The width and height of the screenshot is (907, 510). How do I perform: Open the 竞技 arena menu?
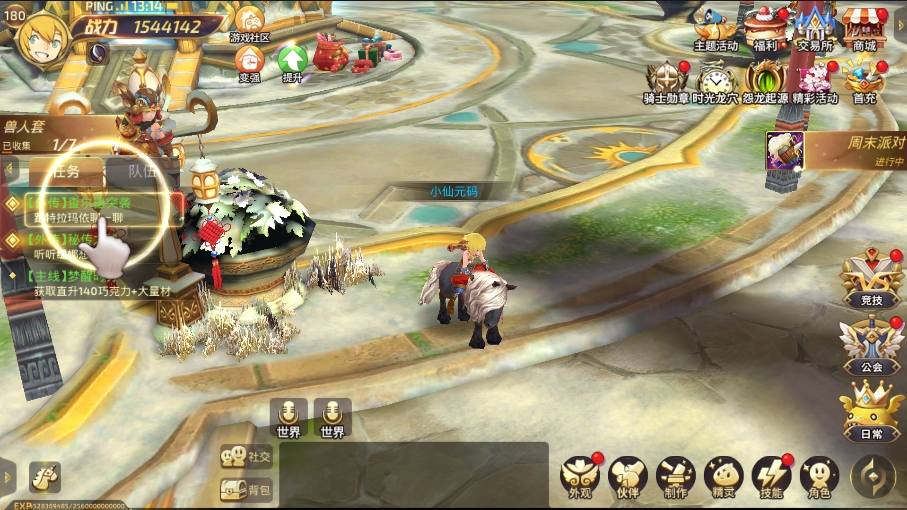coord(871,278)
